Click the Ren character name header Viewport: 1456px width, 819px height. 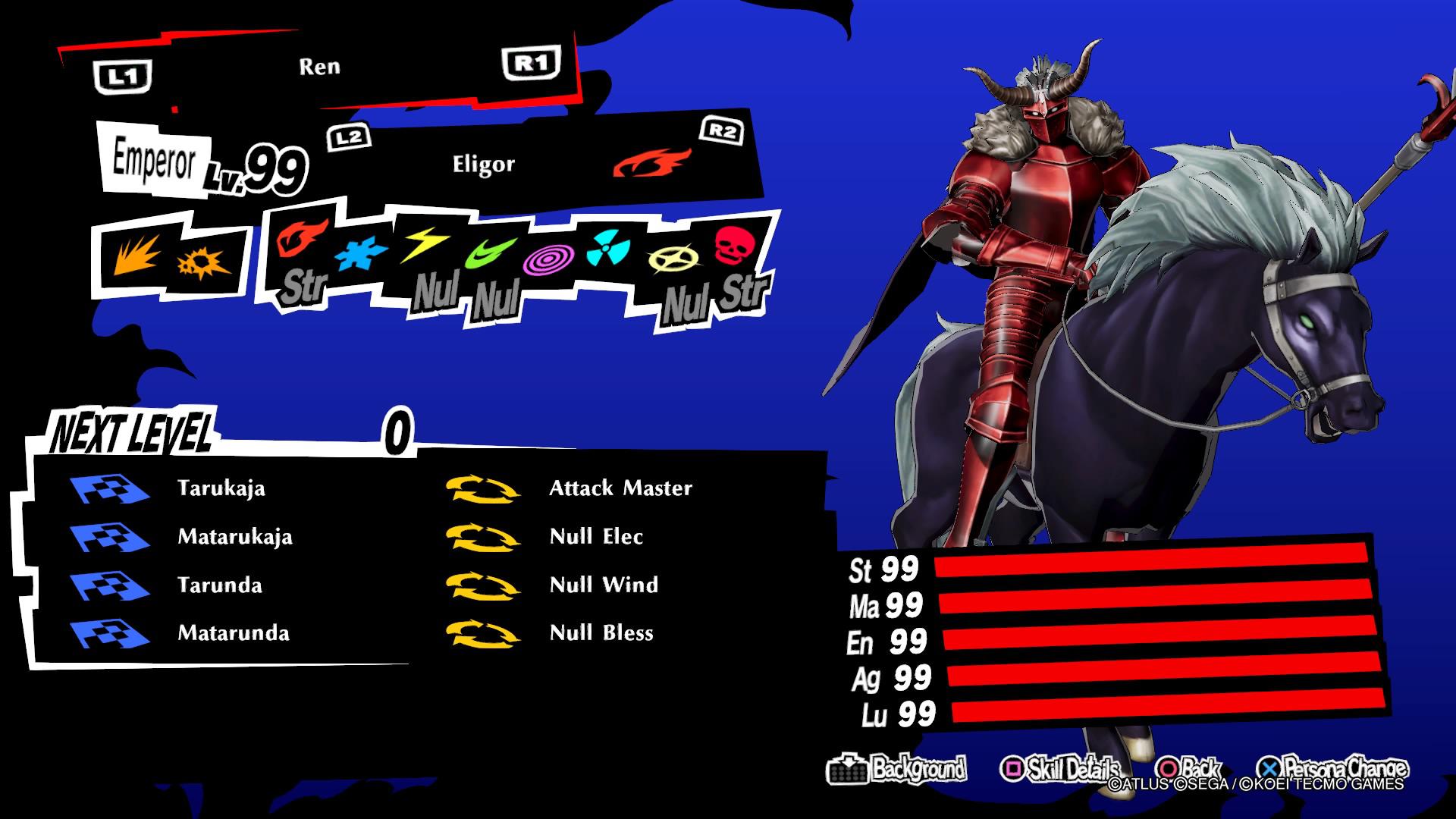319,67
